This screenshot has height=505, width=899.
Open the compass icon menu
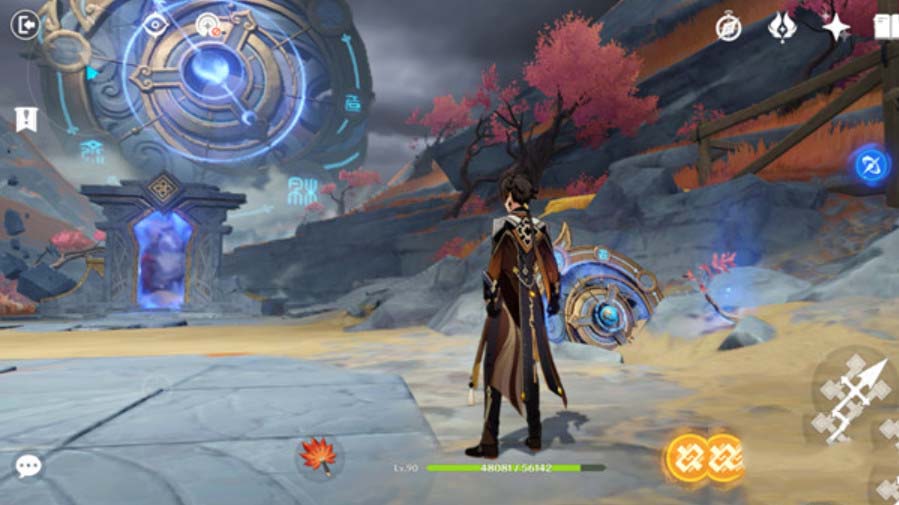point(728,27)
